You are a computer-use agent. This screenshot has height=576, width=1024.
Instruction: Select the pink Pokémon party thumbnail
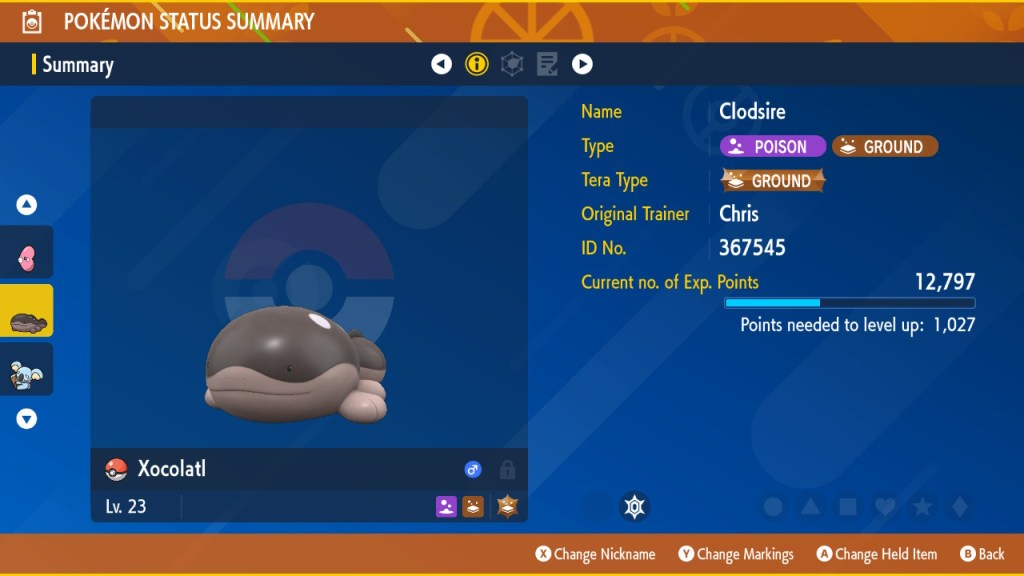point(27,255)
